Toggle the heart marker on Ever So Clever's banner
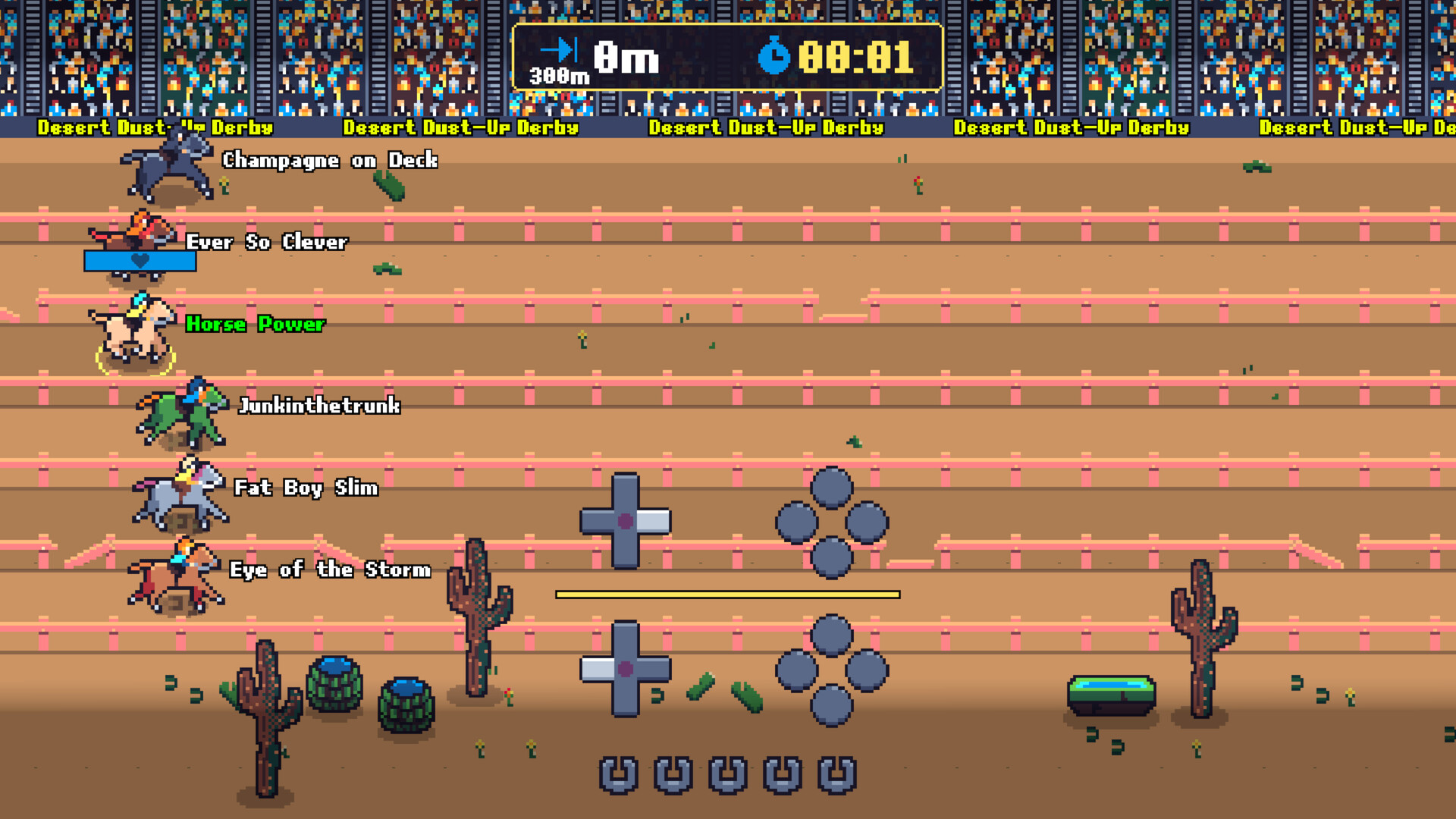 [139, 261]
